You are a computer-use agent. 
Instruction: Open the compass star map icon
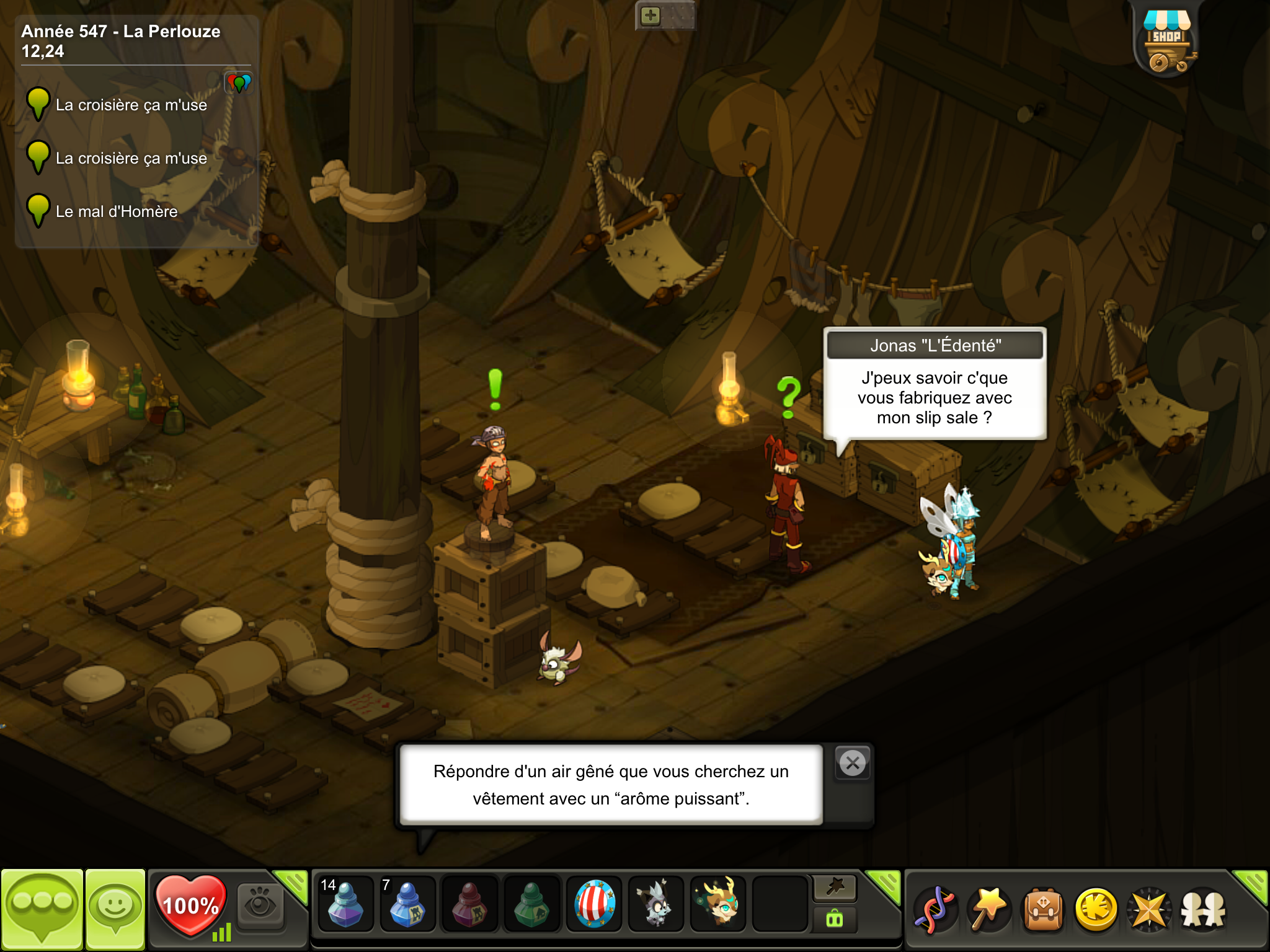point(1150,909)
